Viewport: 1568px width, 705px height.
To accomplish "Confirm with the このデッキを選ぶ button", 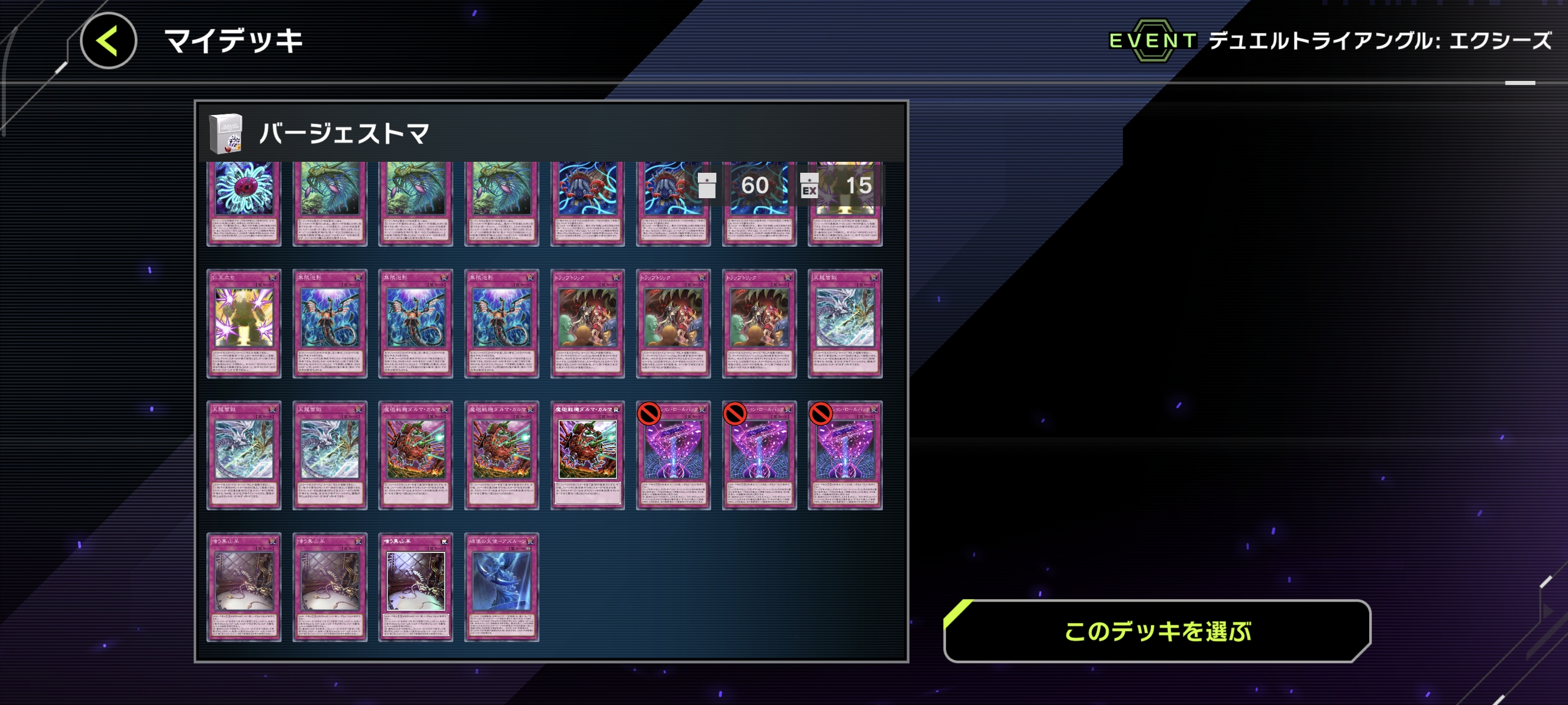I will (1156, 631).
